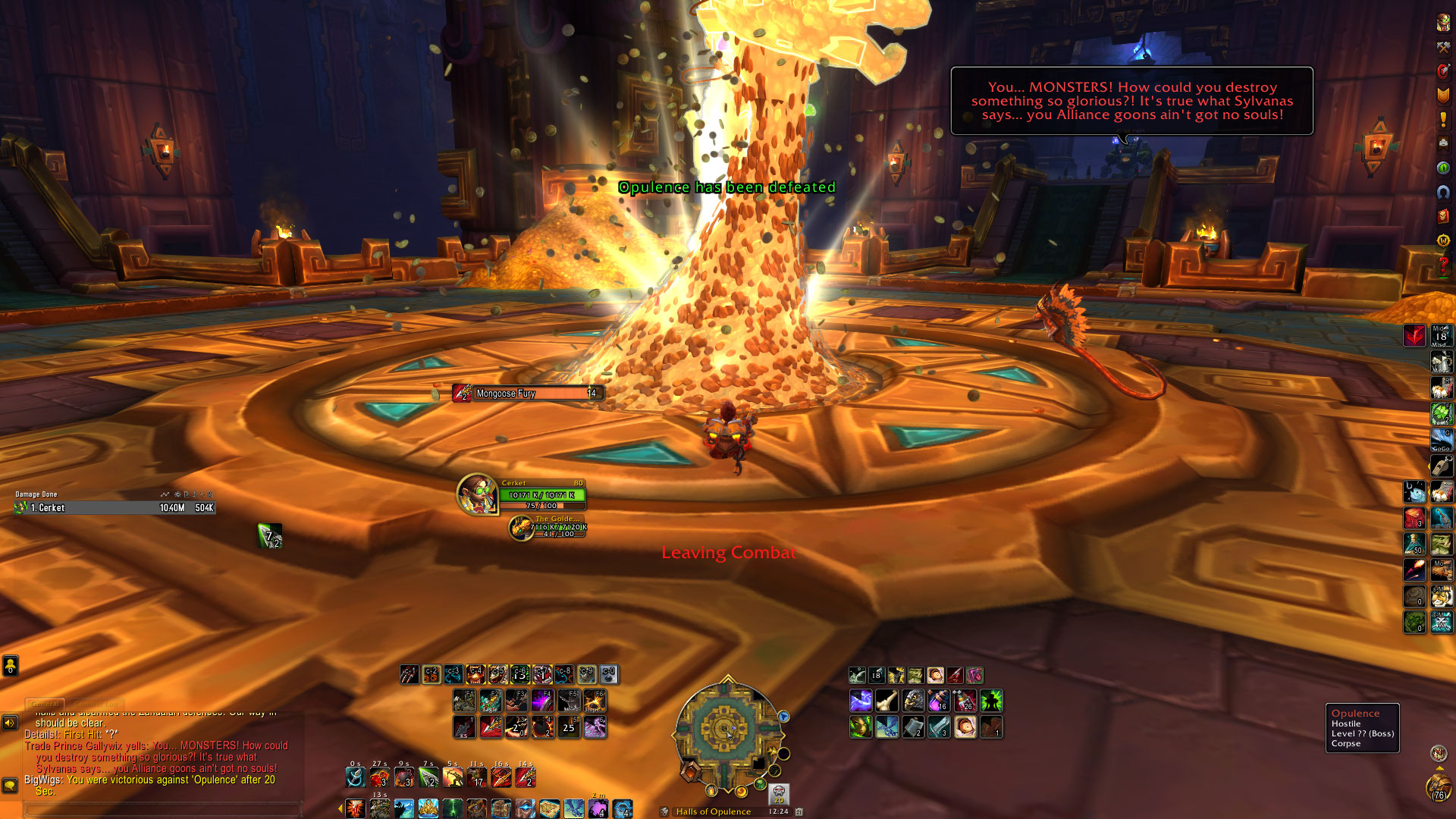Image resolution: width=1456 pixels, height=819 pixels.
Task: Open the red skull adventure guide book
Action: [1443, 216]
